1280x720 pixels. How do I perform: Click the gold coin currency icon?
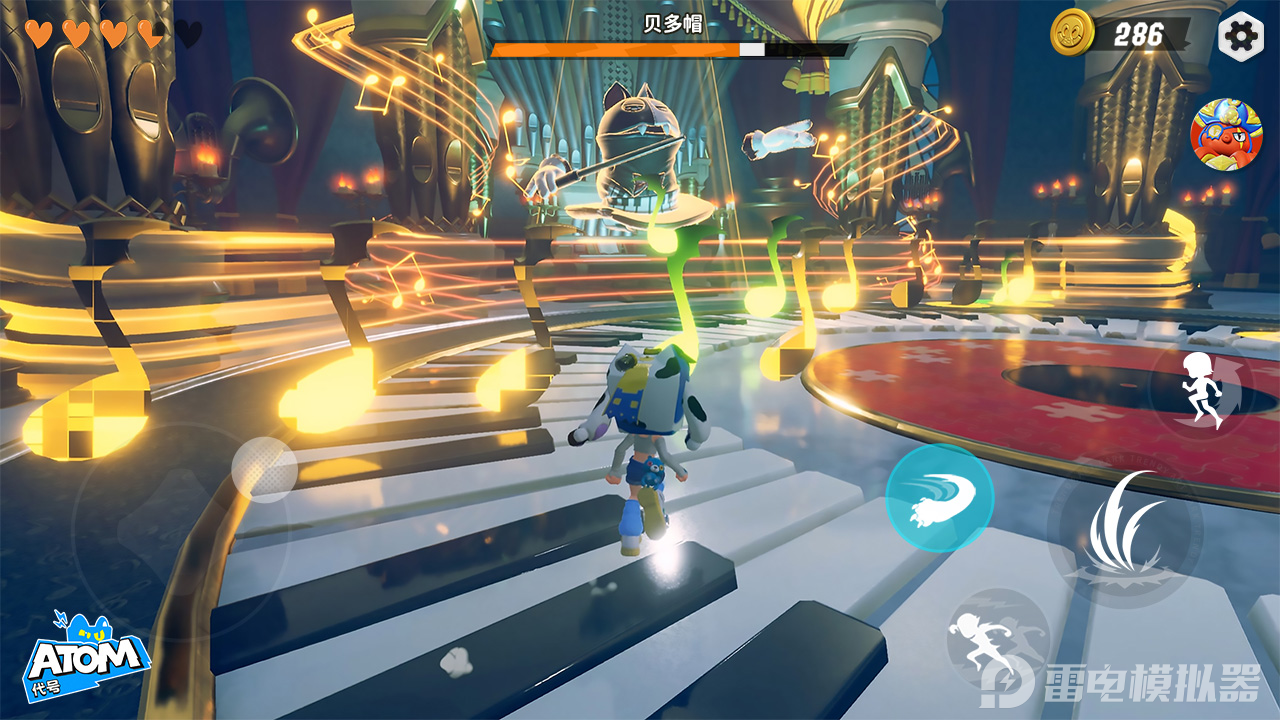point(1073,34)
